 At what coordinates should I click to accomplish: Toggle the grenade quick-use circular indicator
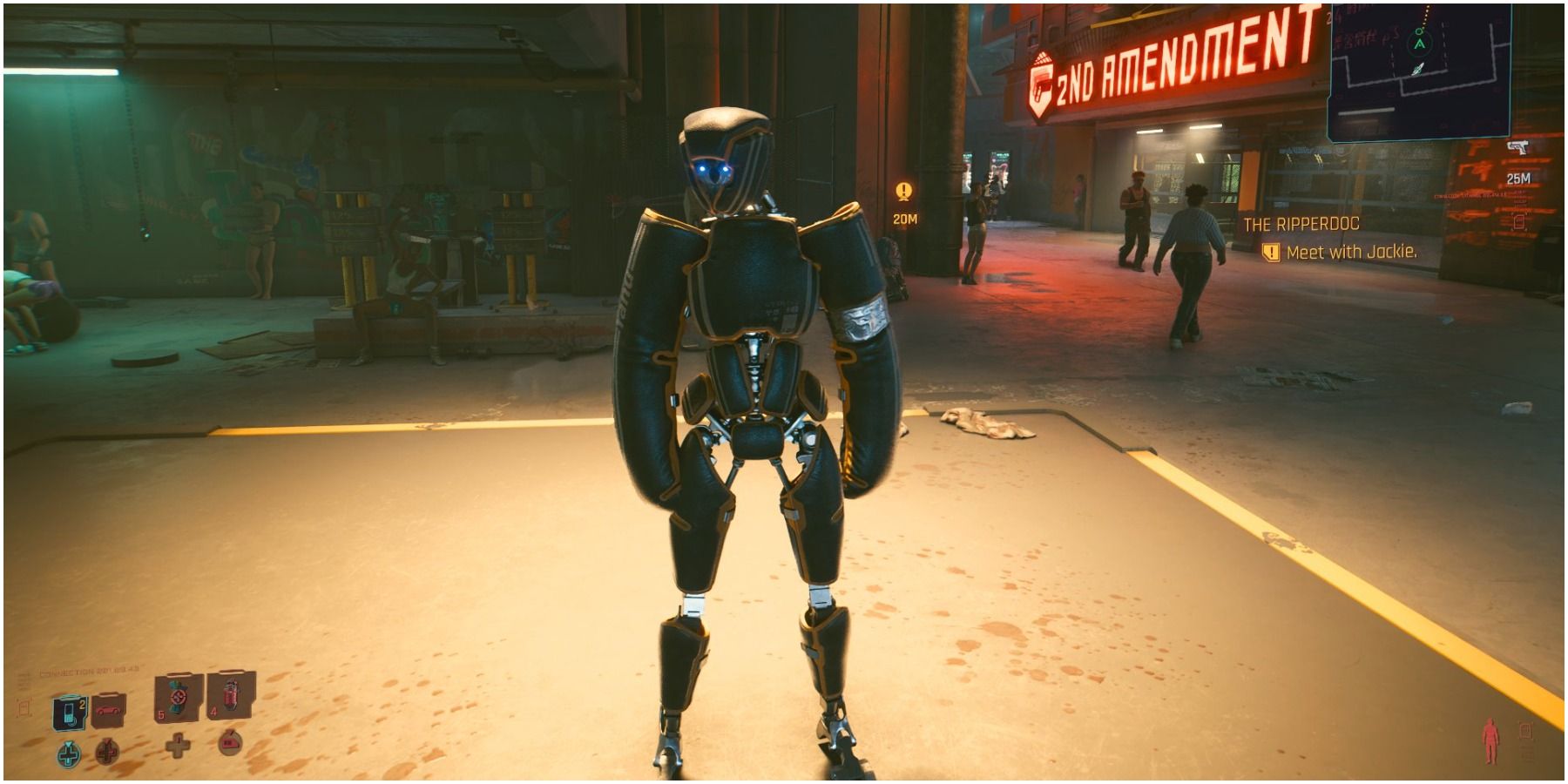(x=230, y=743)
